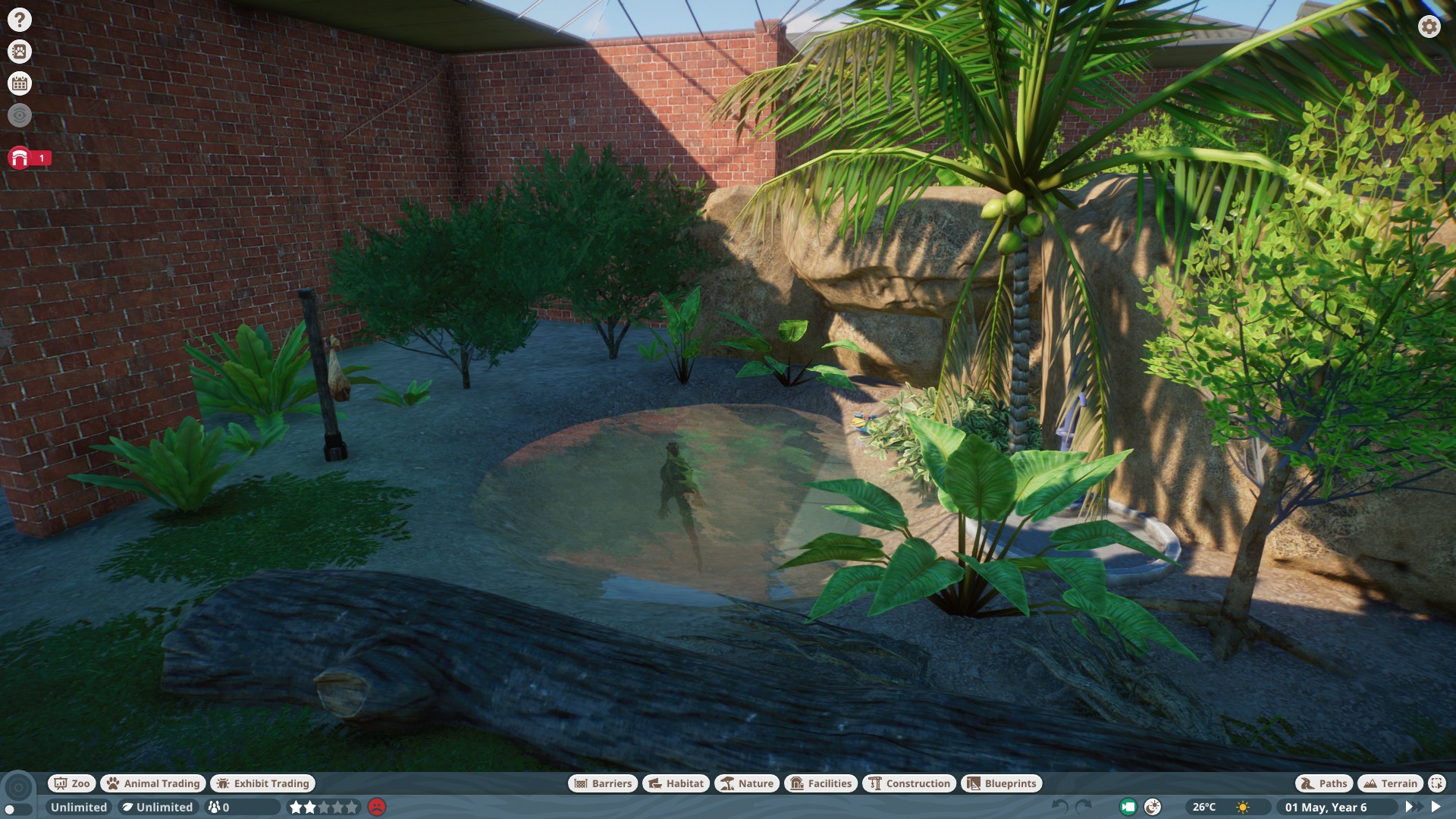Open the Help question mark icon

pyautogui.click(x=19, y=18)
